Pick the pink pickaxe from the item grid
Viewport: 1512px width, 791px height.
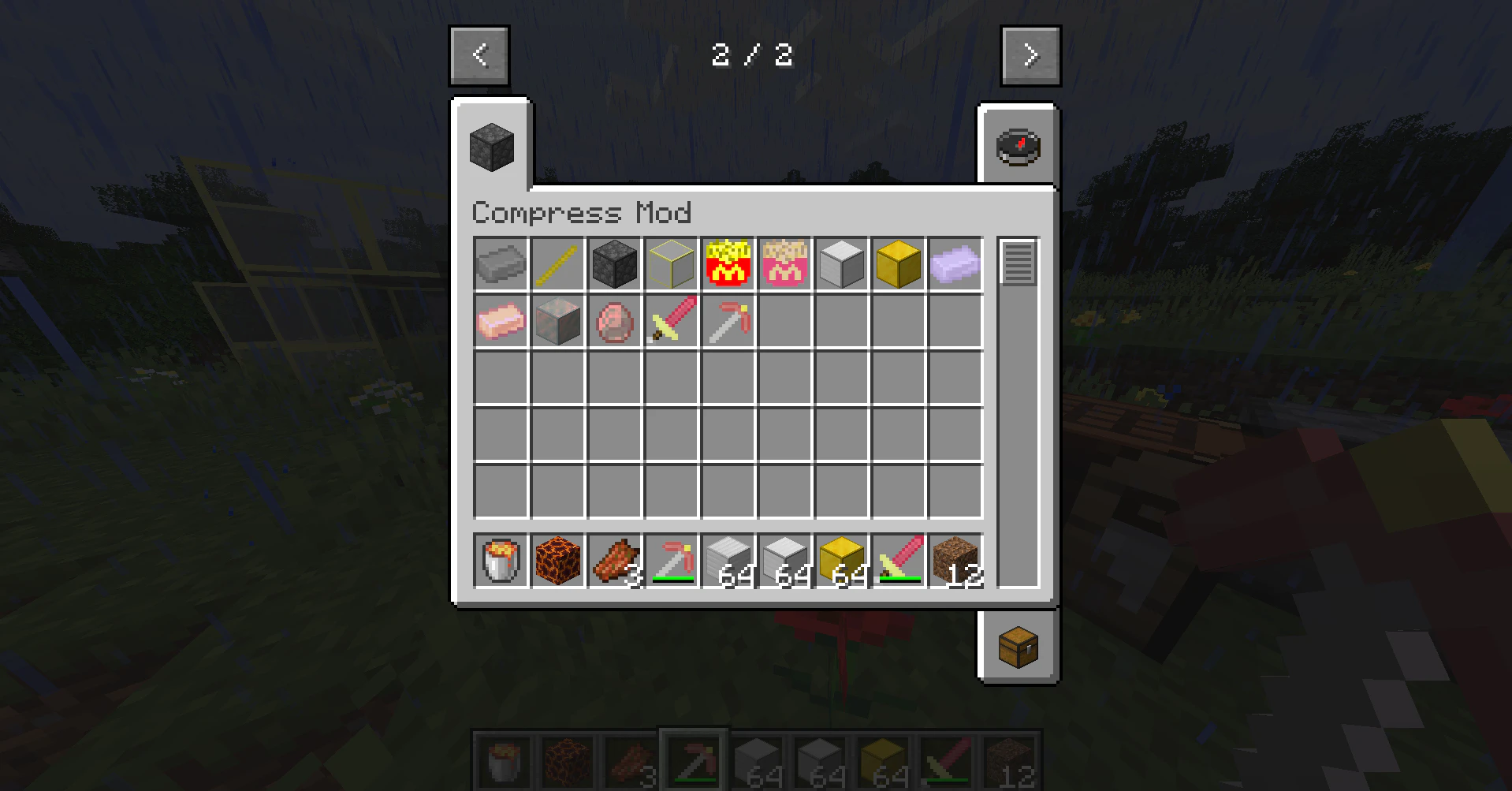tap(728, 320)
